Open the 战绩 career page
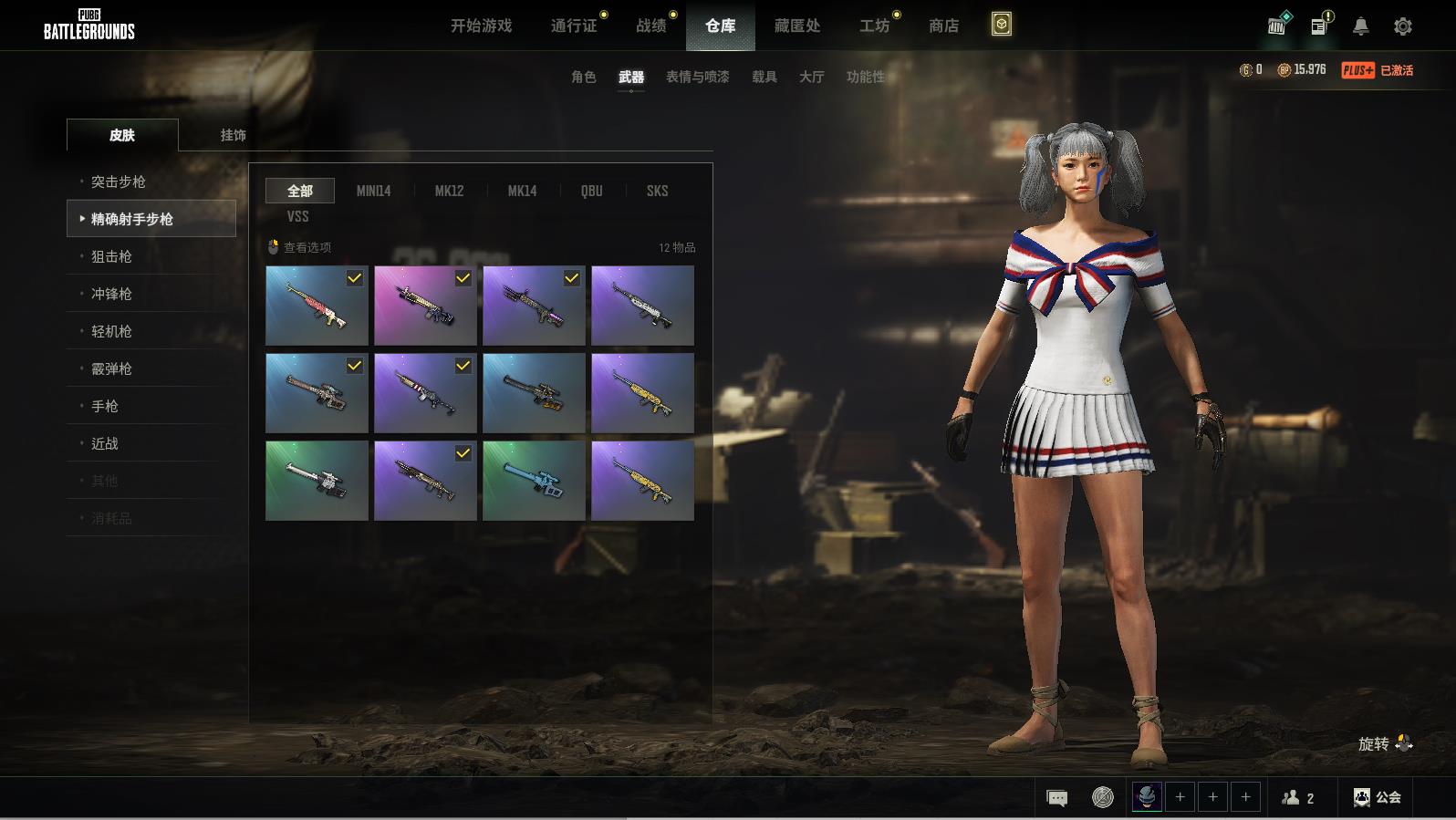This screenshot has height=820, width=1456. 651,26
